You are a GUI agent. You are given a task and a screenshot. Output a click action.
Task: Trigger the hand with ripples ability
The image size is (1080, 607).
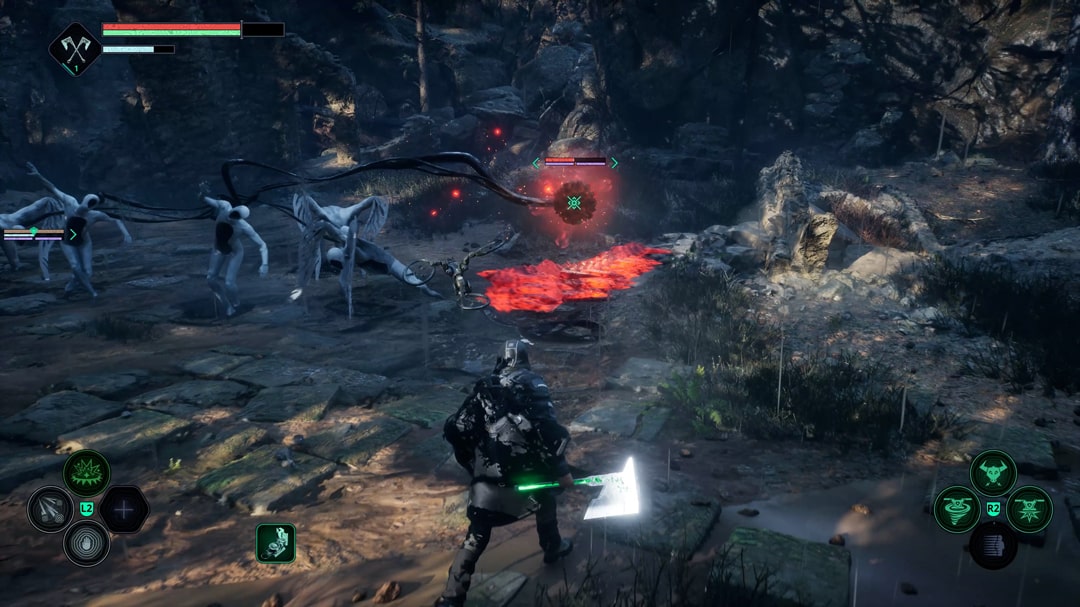click(x=87, y=544)
